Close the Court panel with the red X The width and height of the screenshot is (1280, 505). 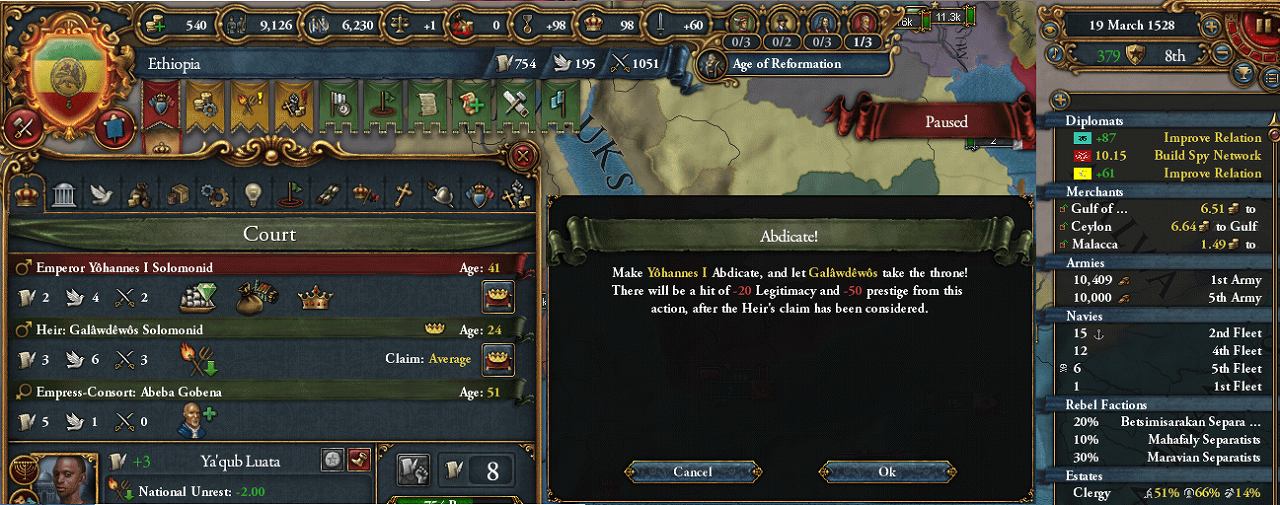click(521, 156)
